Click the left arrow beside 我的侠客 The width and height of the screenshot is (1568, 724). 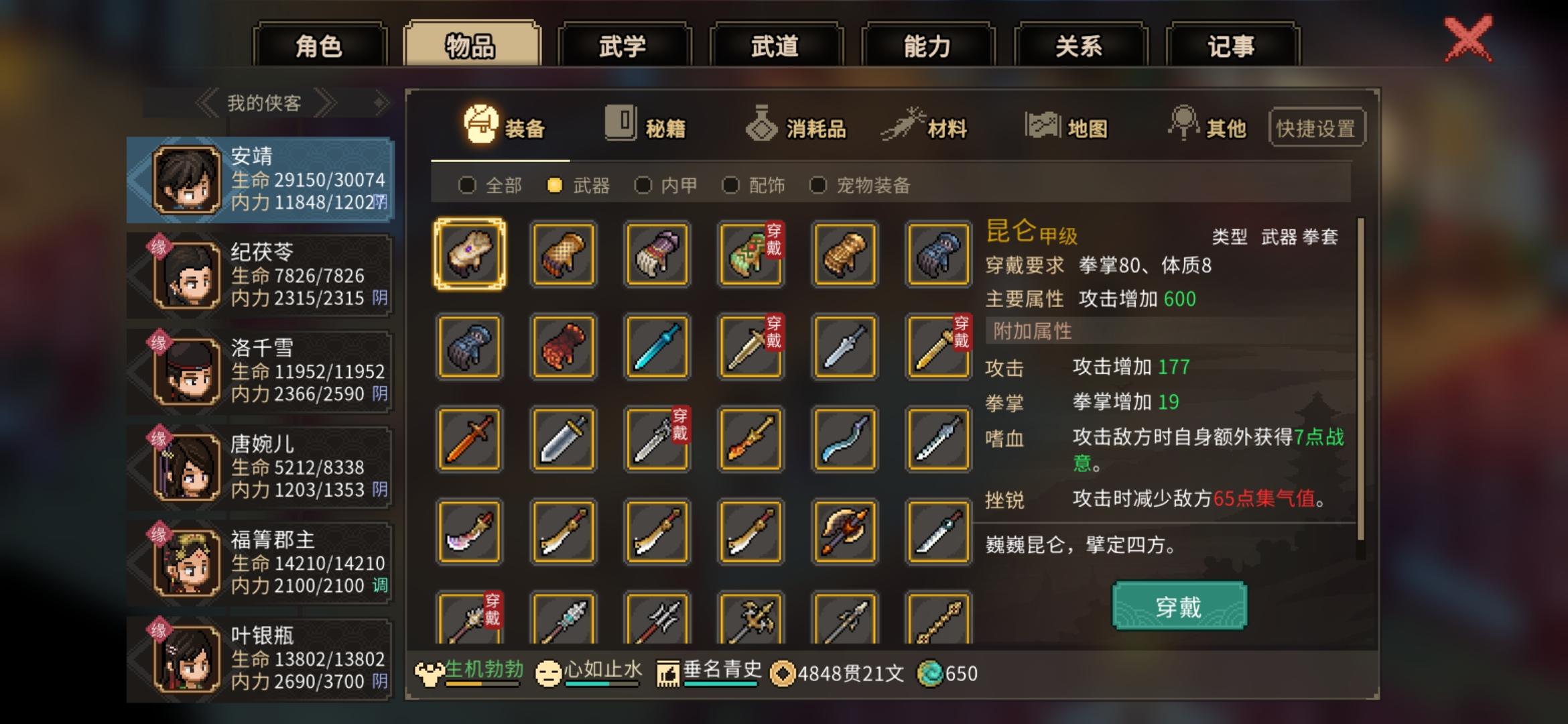(208, 102)
